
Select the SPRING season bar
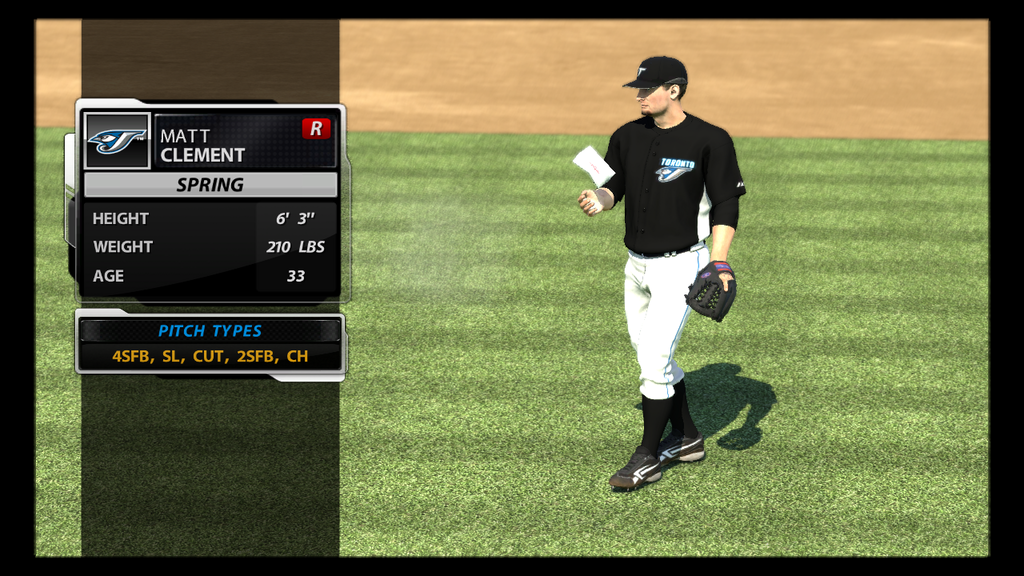coord(210,185)
